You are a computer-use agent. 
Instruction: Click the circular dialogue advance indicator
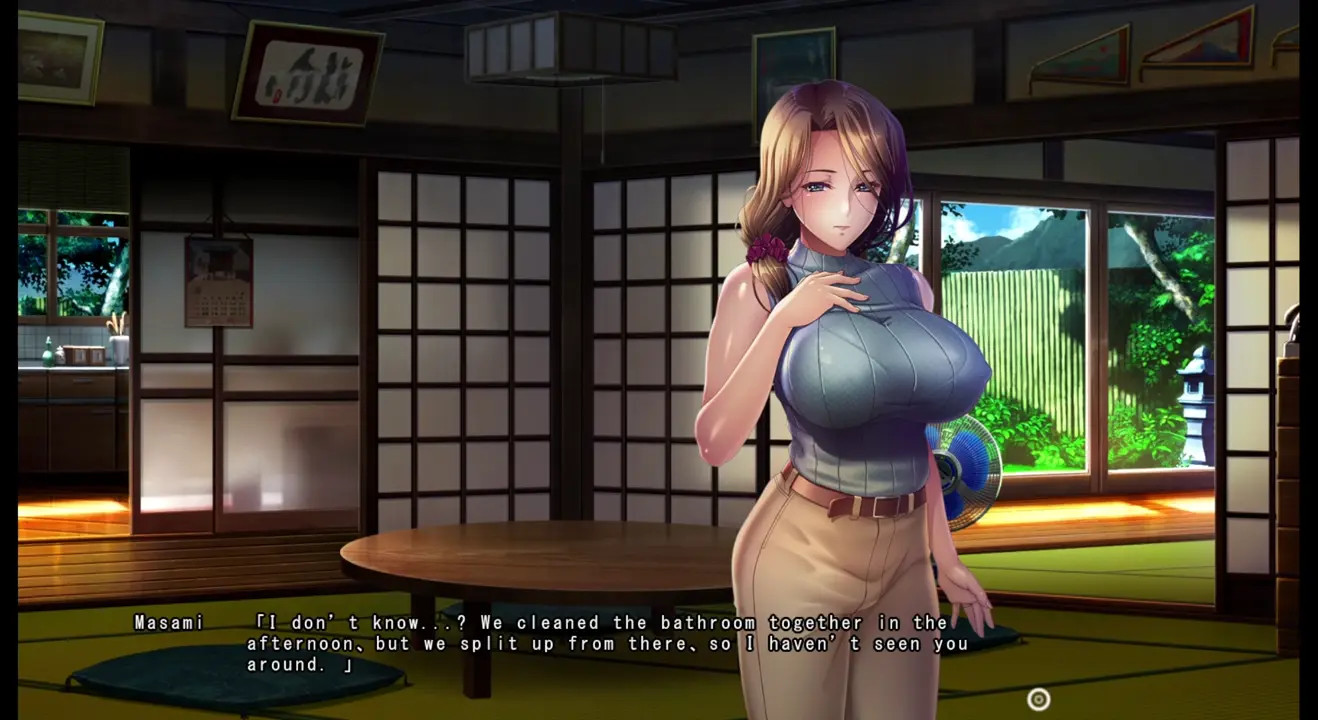pyautogui.click(x=1039, y=700)
